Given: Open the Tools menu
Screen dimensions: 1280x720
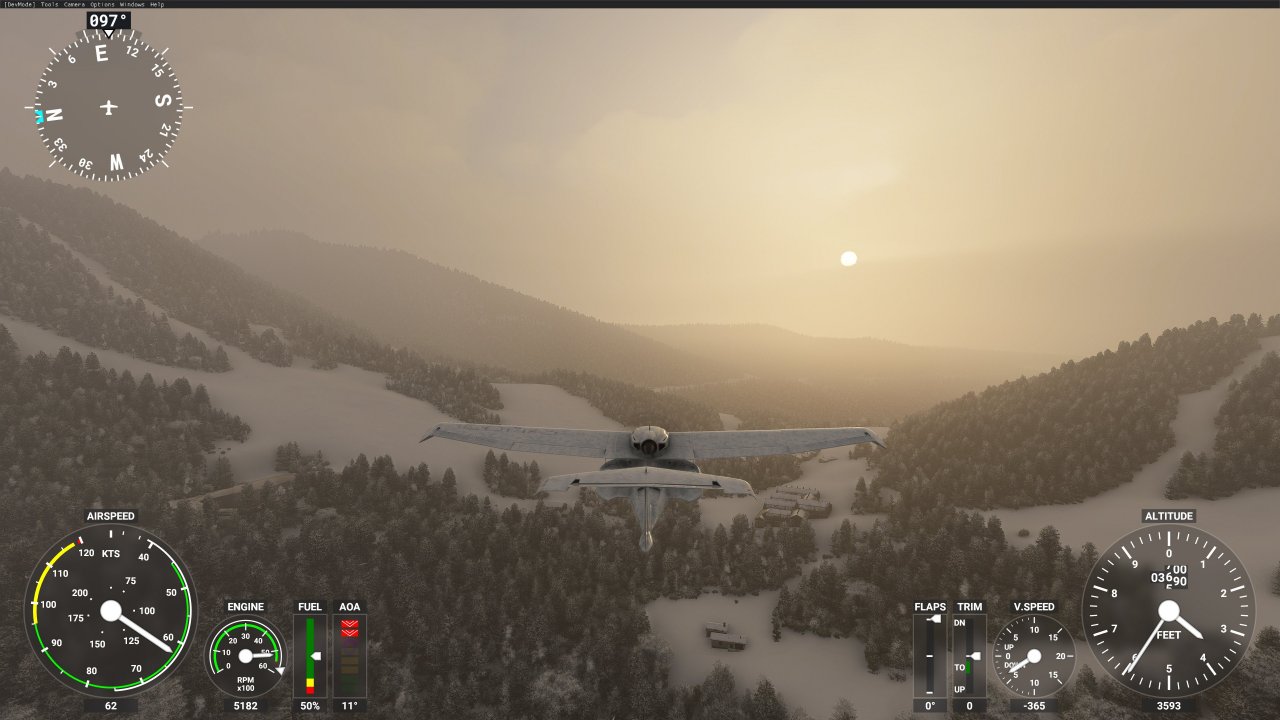Looking at the screenshot, I should (x=48, y=3).
